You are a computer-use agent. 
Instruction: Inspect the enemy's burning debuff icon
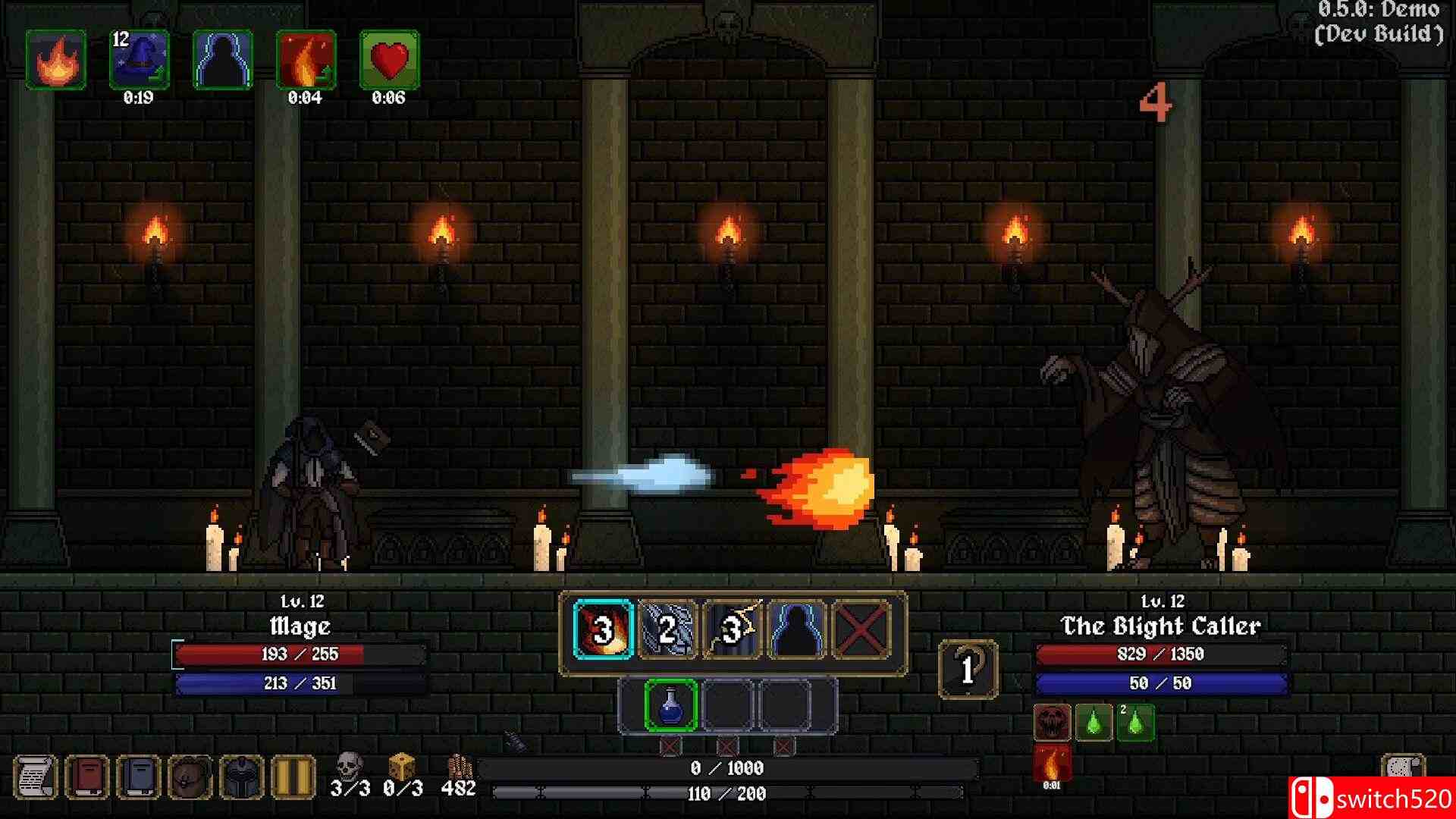click(1053, 763)
